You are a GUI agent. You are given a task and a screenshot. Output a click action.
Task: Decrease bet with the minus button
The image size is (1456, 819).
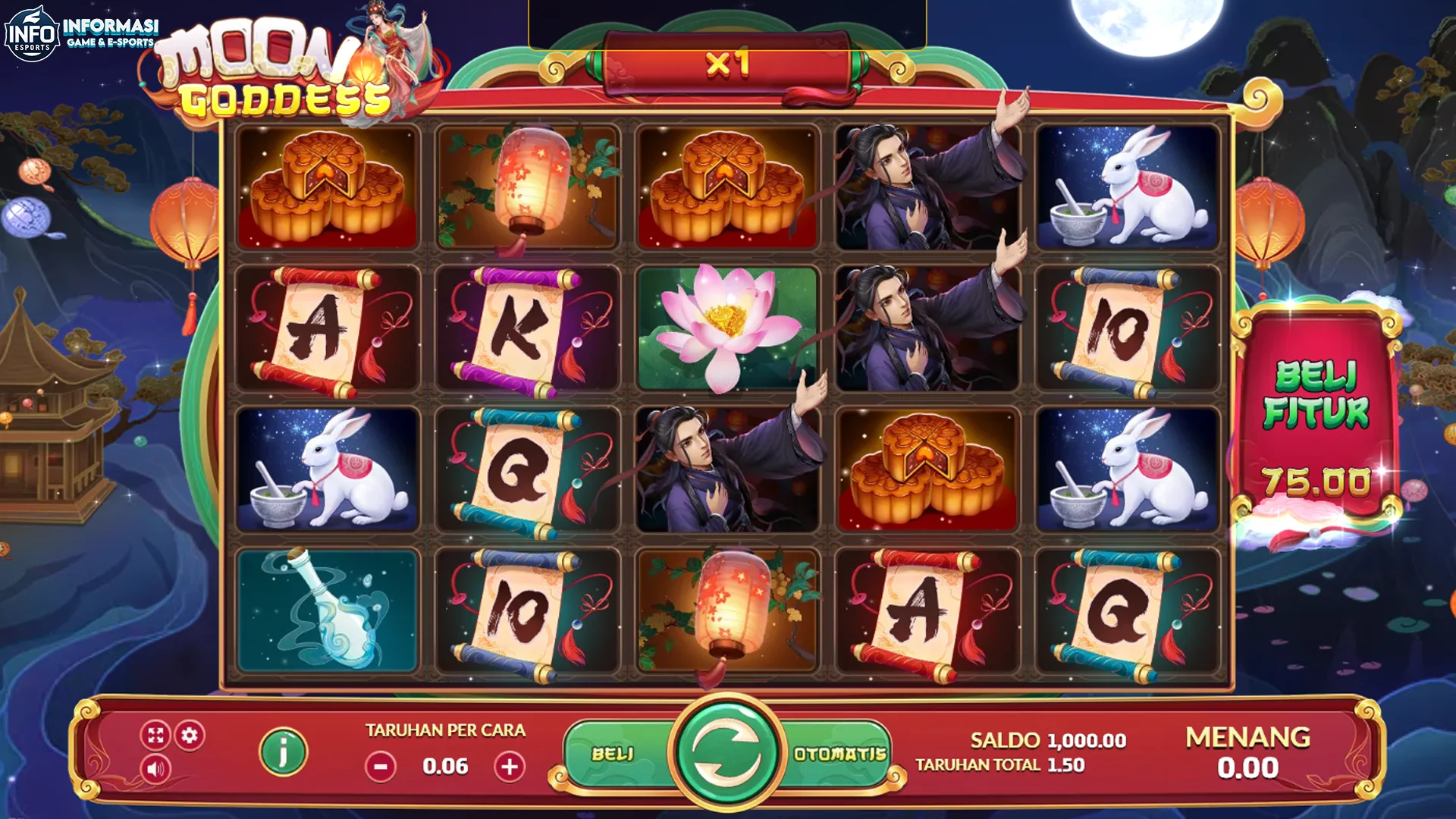[x=381, y=766]
